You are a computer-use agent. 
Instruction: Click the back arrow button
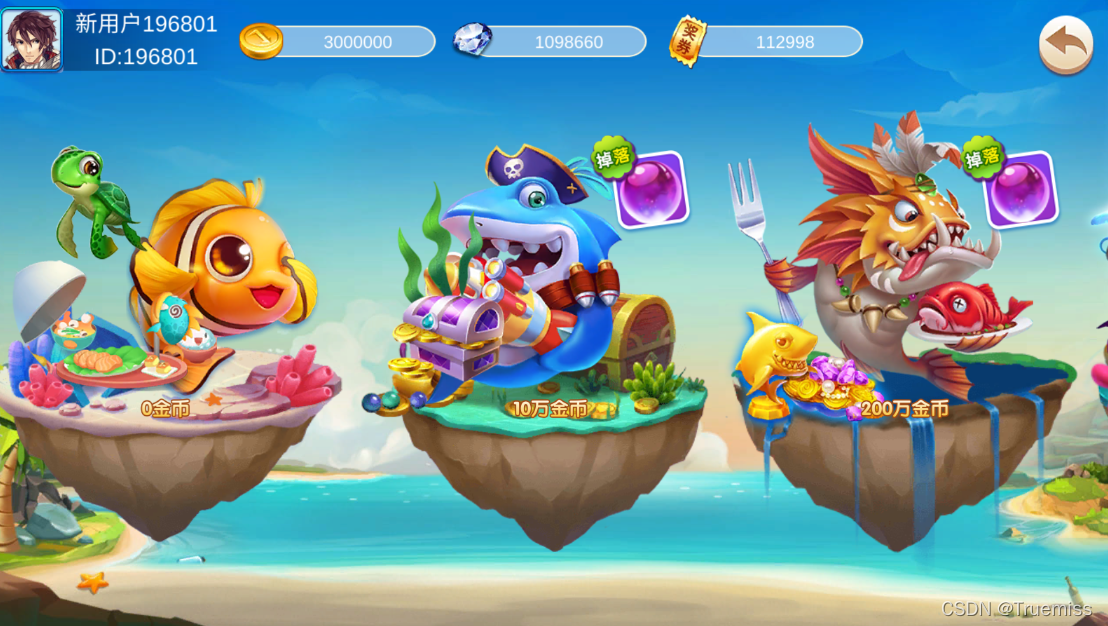click(1065, 45)
